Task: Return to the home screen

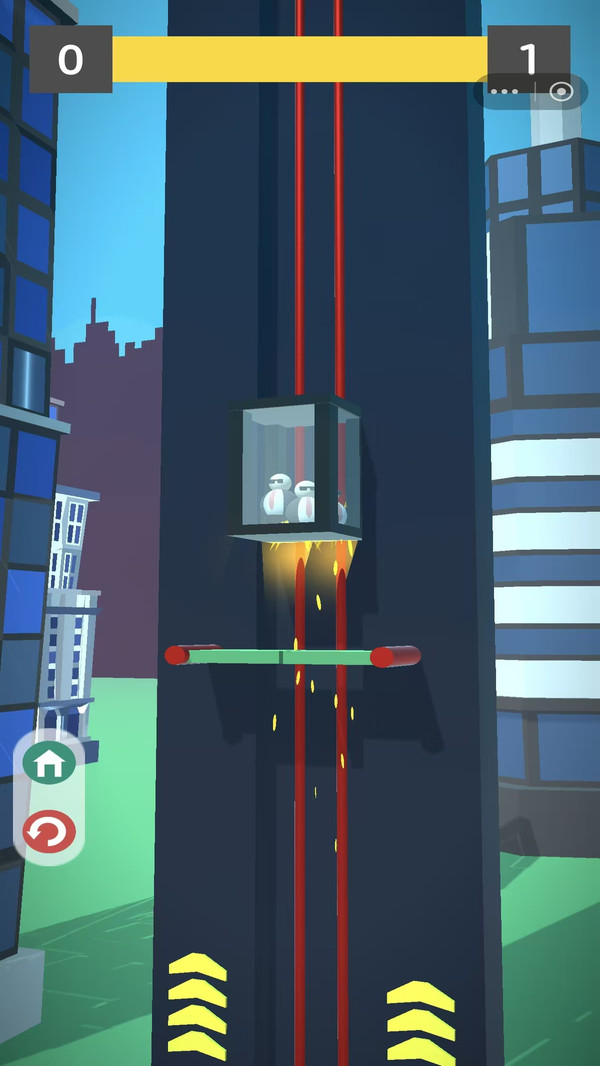Action: pos(49,764)
